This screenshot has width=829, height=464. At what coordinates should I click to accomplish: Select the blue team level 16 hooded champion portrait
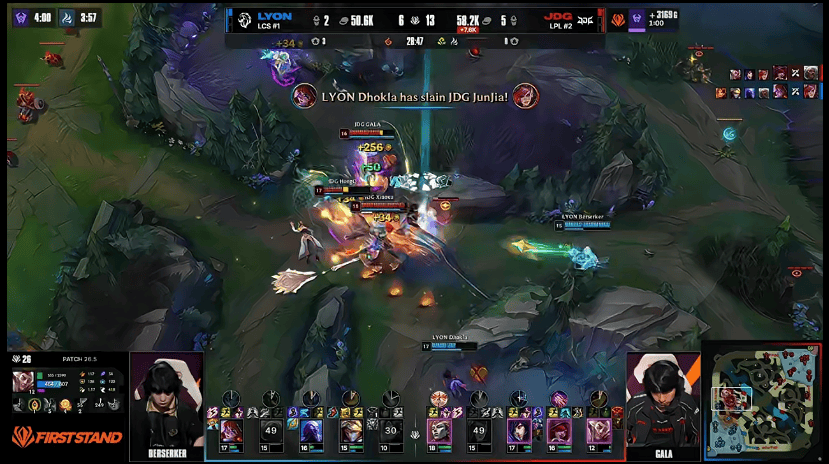[x=311, y=431]
